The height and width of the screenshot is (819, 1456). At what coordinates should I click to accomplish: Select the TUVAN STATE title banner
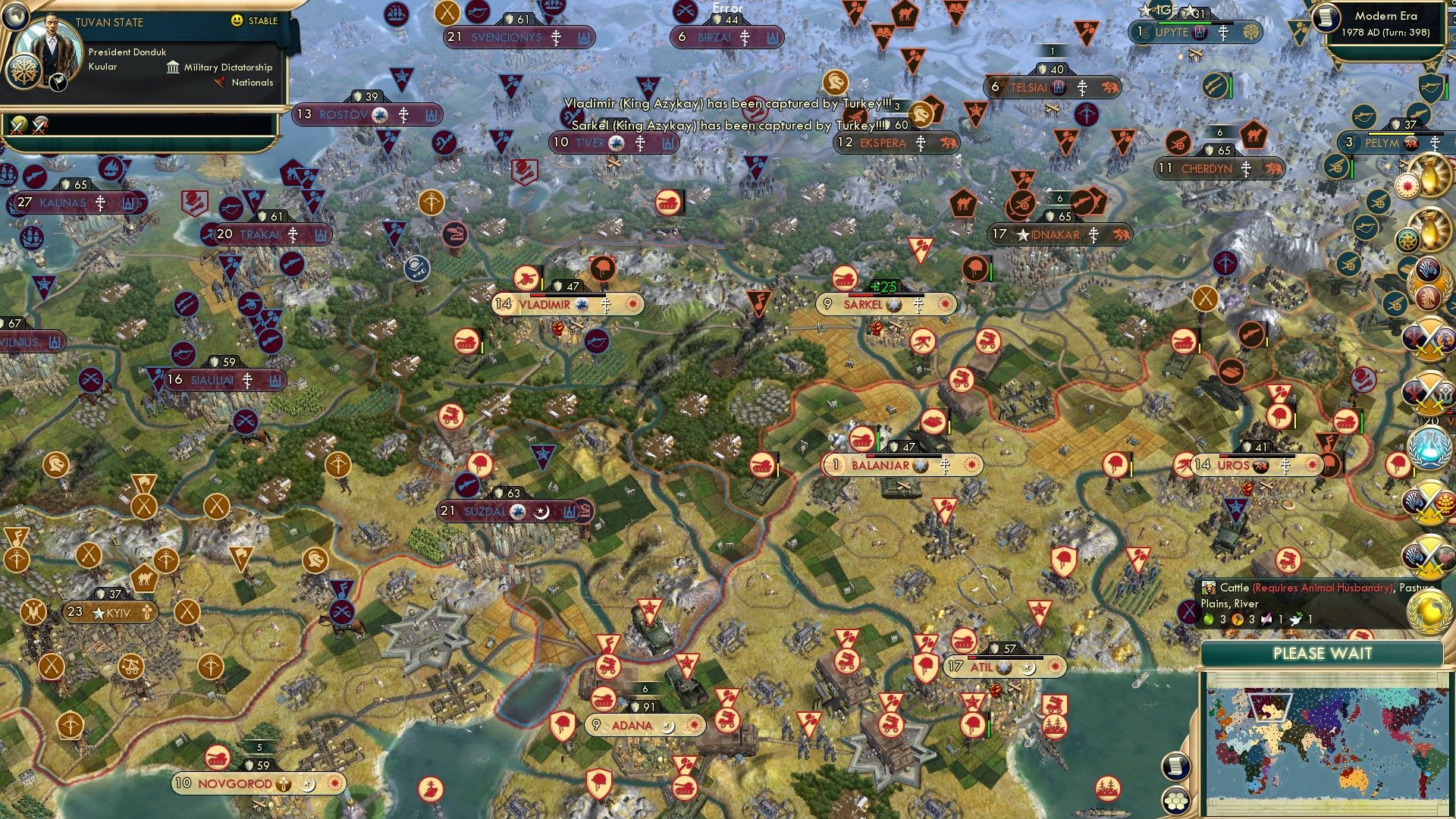pos(110,21)
